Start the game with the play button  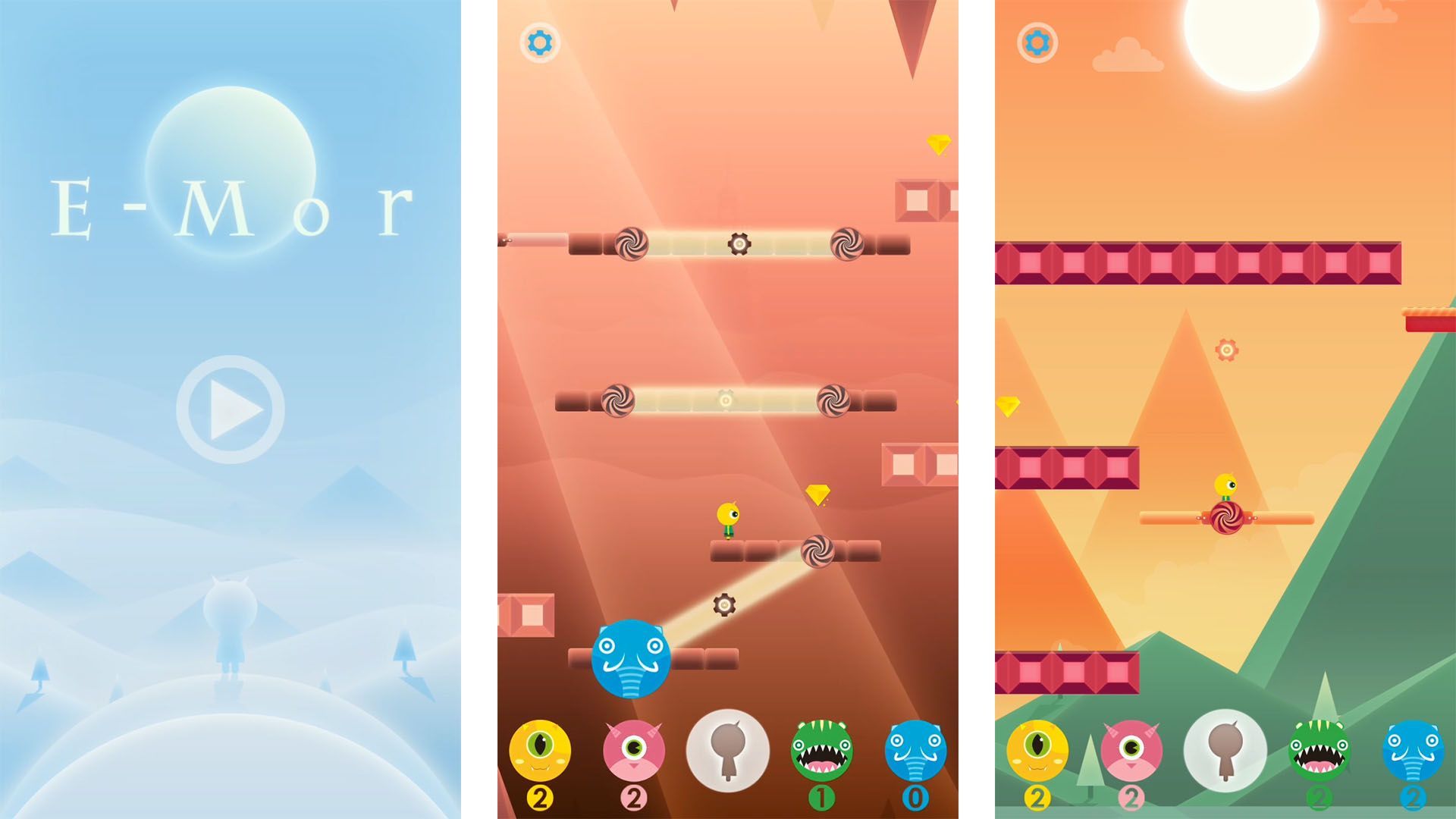pyautogui.click(x=231, y=409)
